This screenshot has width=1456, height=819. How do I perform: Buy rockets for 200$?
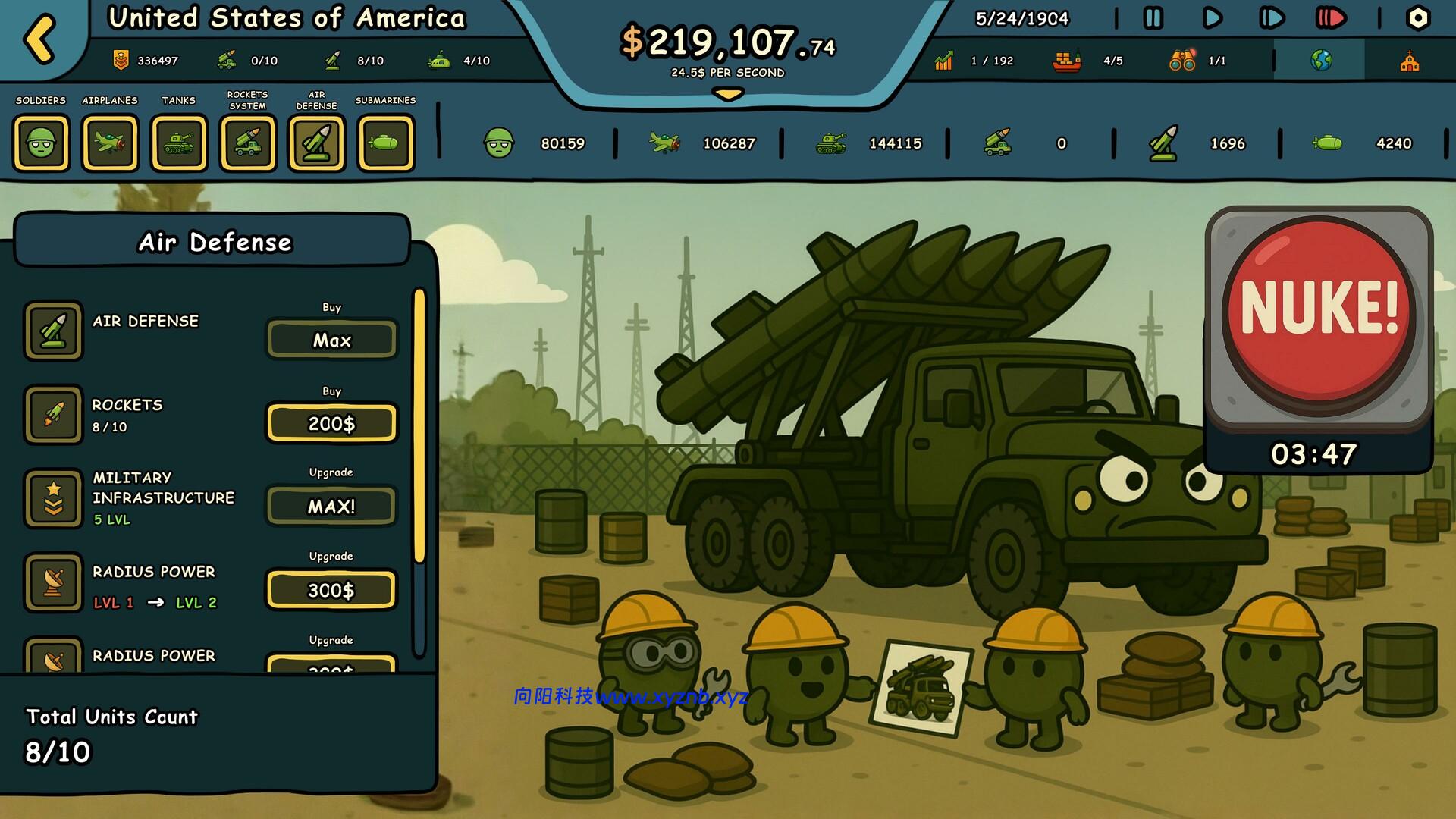331,423
